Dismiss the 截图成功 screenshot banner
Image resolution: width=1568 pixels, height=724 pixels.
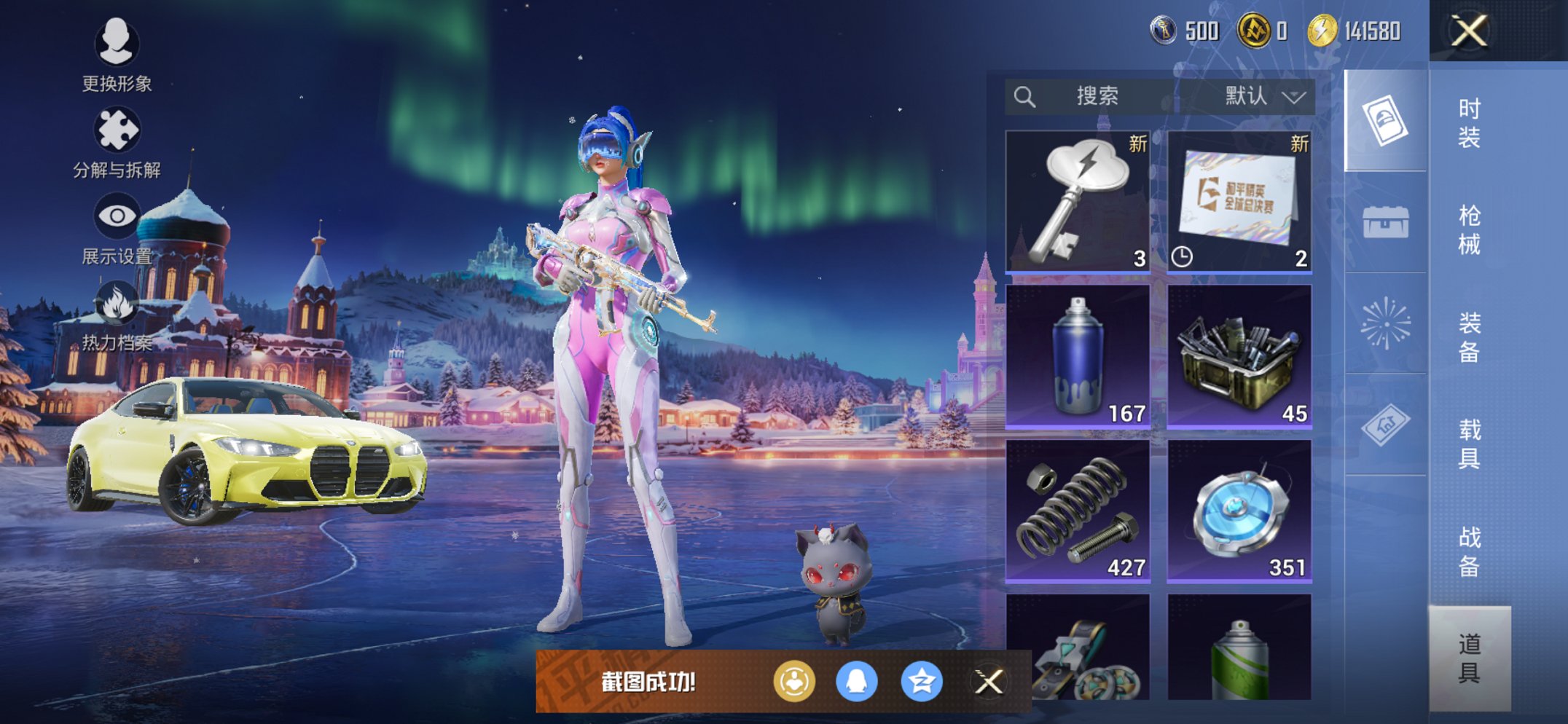pyautogui.click(x=989, y=682)
